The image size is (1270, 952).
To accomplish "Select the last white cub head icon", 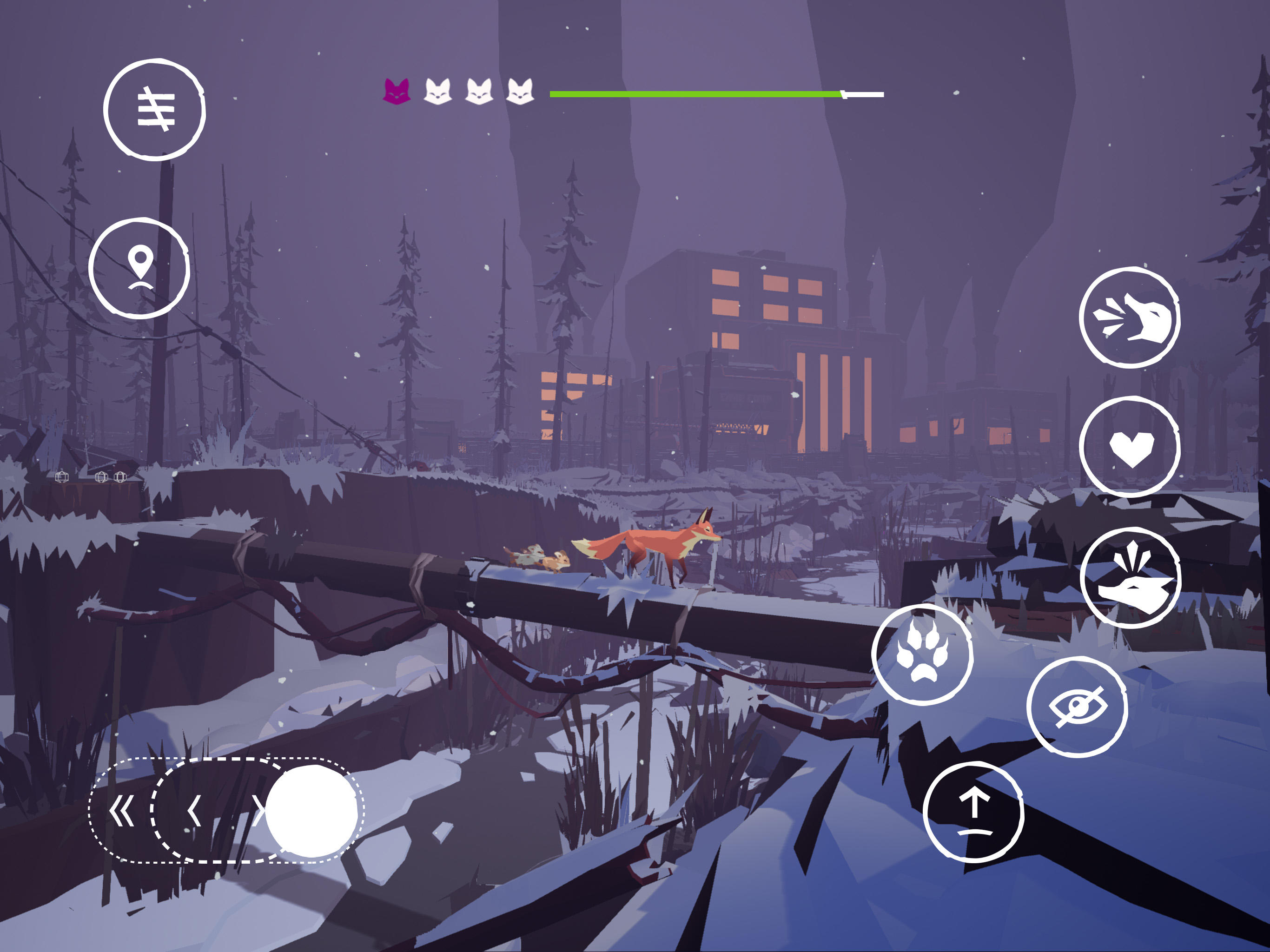I will point(521,92).
